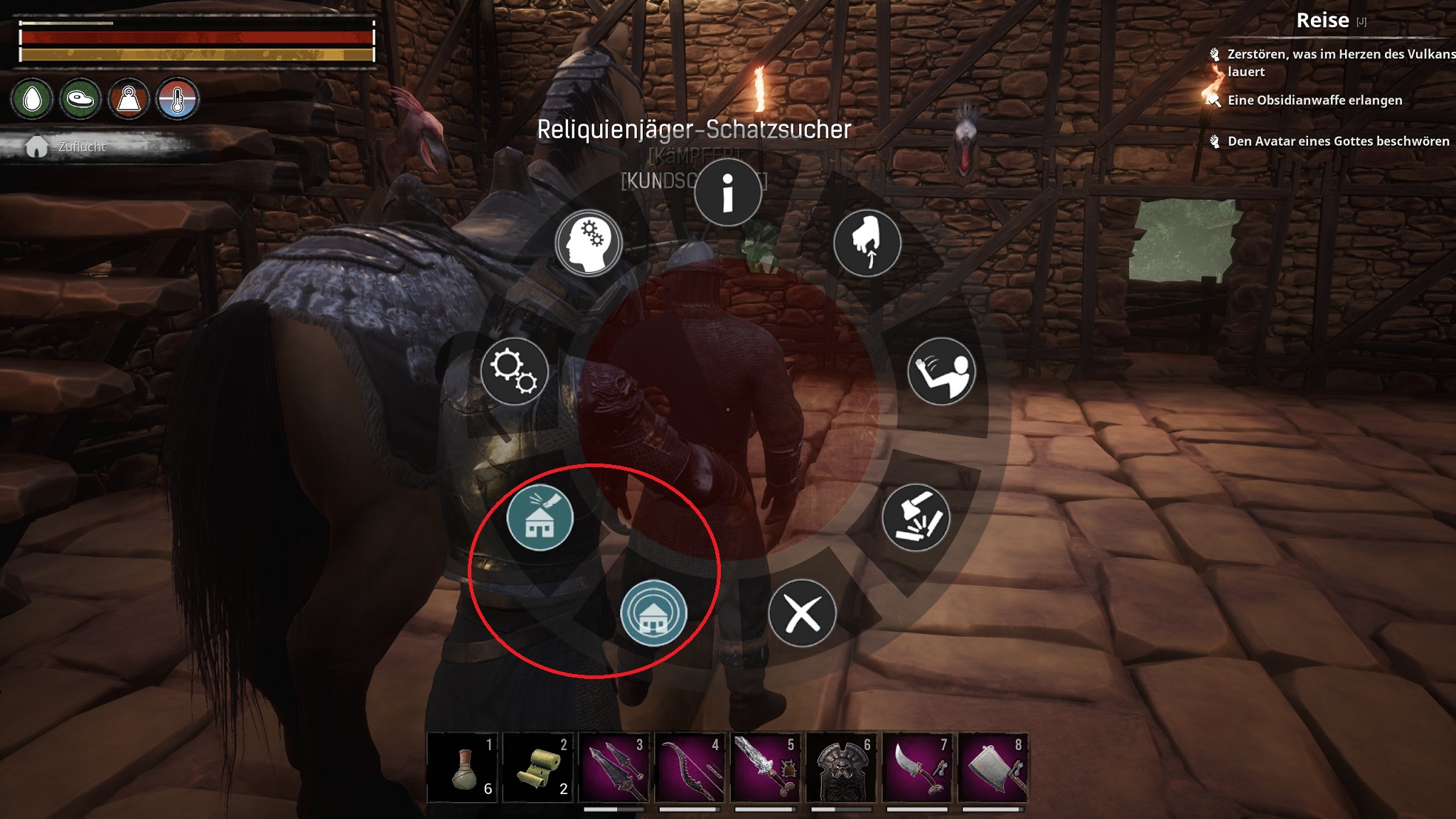Open the Reise journey tracker

[1322, 20]
